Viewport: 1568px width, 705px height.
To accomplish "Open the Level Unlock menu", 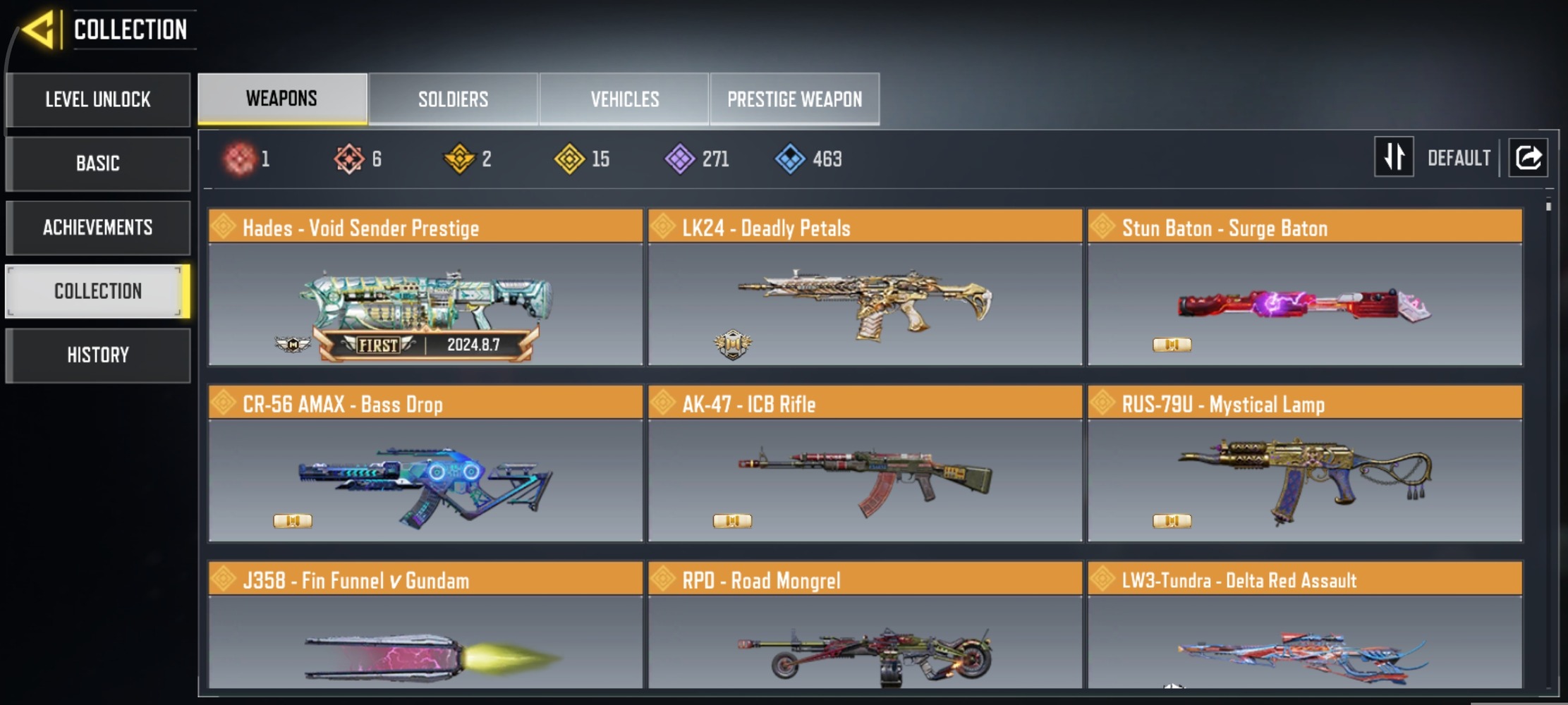I will (98, 99).
